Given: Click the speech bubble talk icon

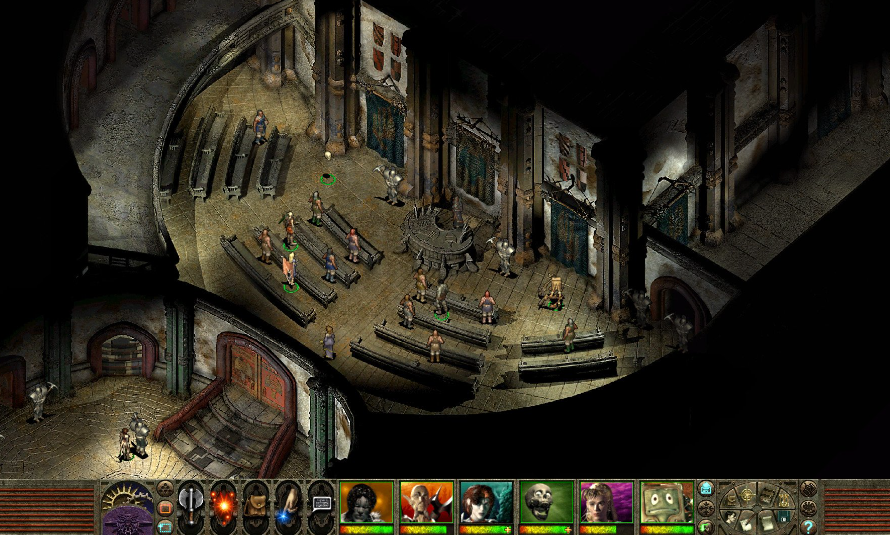Looking at the screenshot, I should click(321, 503).
